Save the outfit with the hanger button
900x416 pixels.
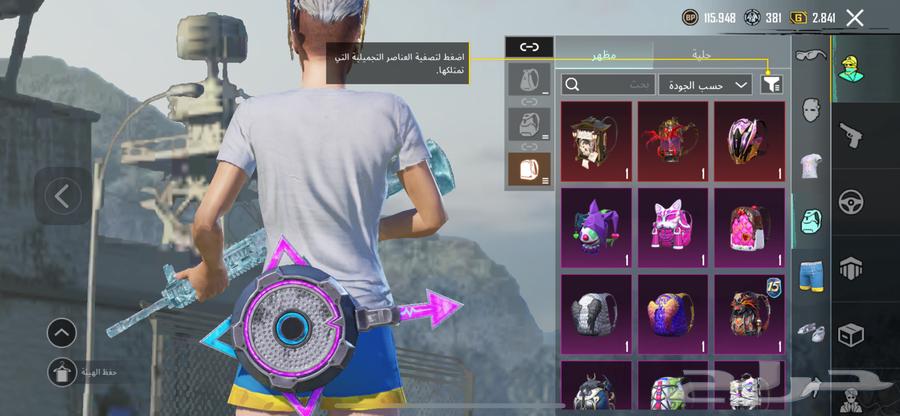(62, 372)
